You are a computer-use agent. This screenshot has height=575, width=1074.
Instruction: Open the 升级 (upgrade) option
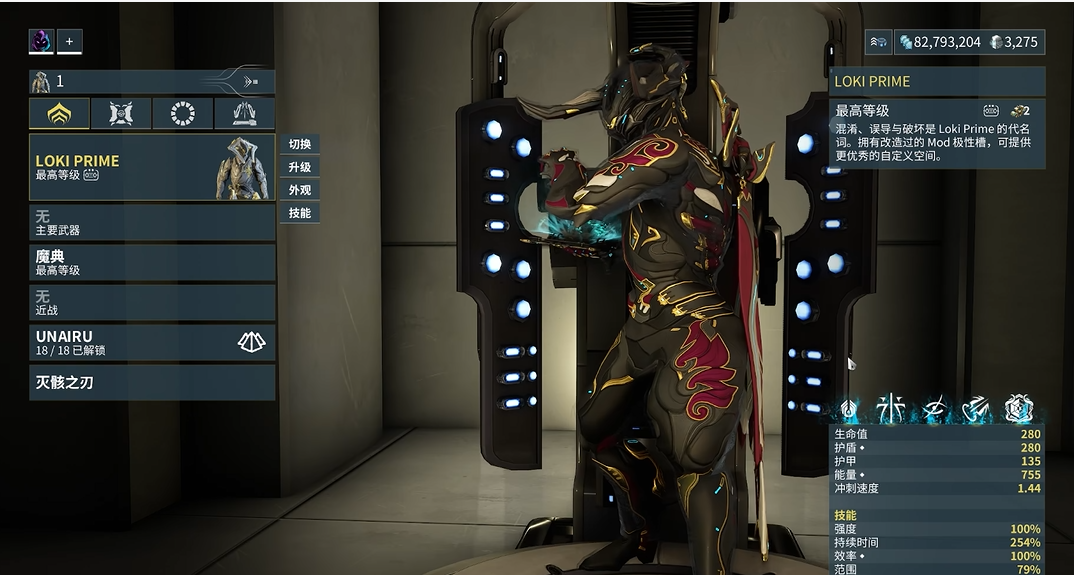[x=300, y=167]
